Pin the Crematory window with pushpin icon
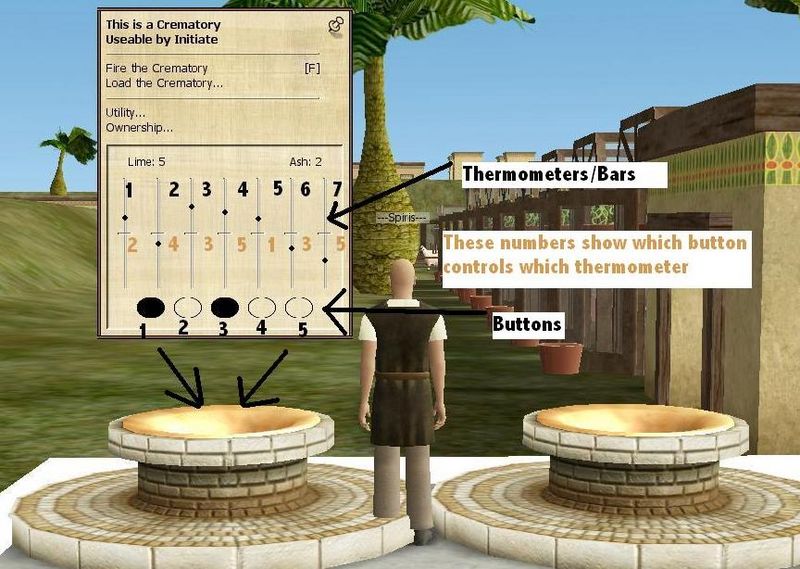The width and height of the screenshot is (800, 569). tap(336, 24)
